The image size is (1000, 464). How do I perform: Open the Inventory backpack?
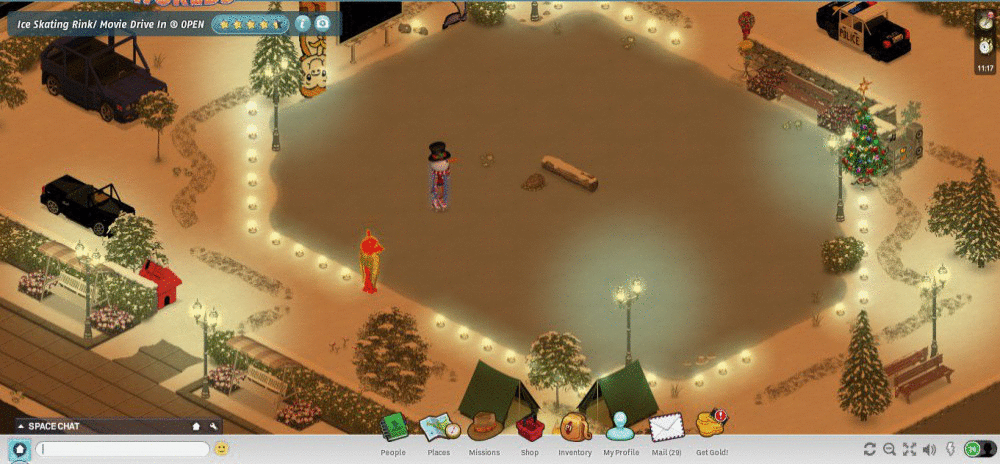(x=575, y=428)
